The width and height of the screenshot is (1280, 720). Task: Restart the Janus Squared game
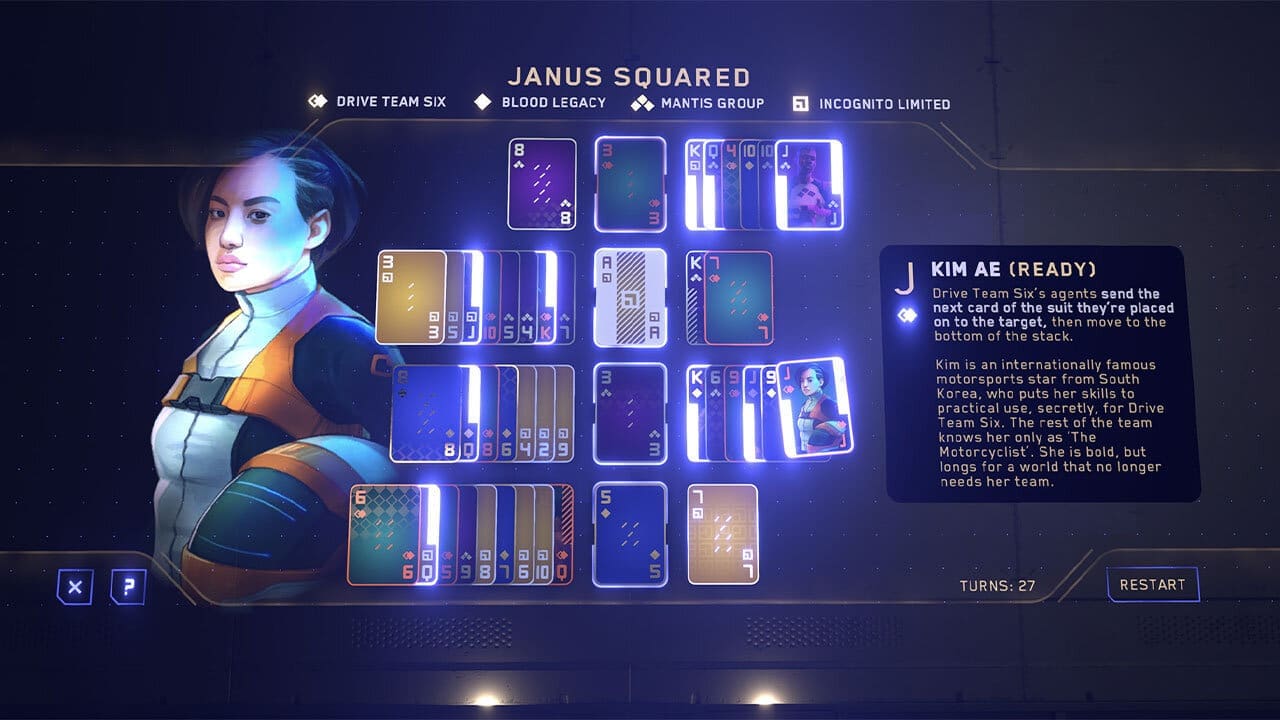tap(1152, 585)
